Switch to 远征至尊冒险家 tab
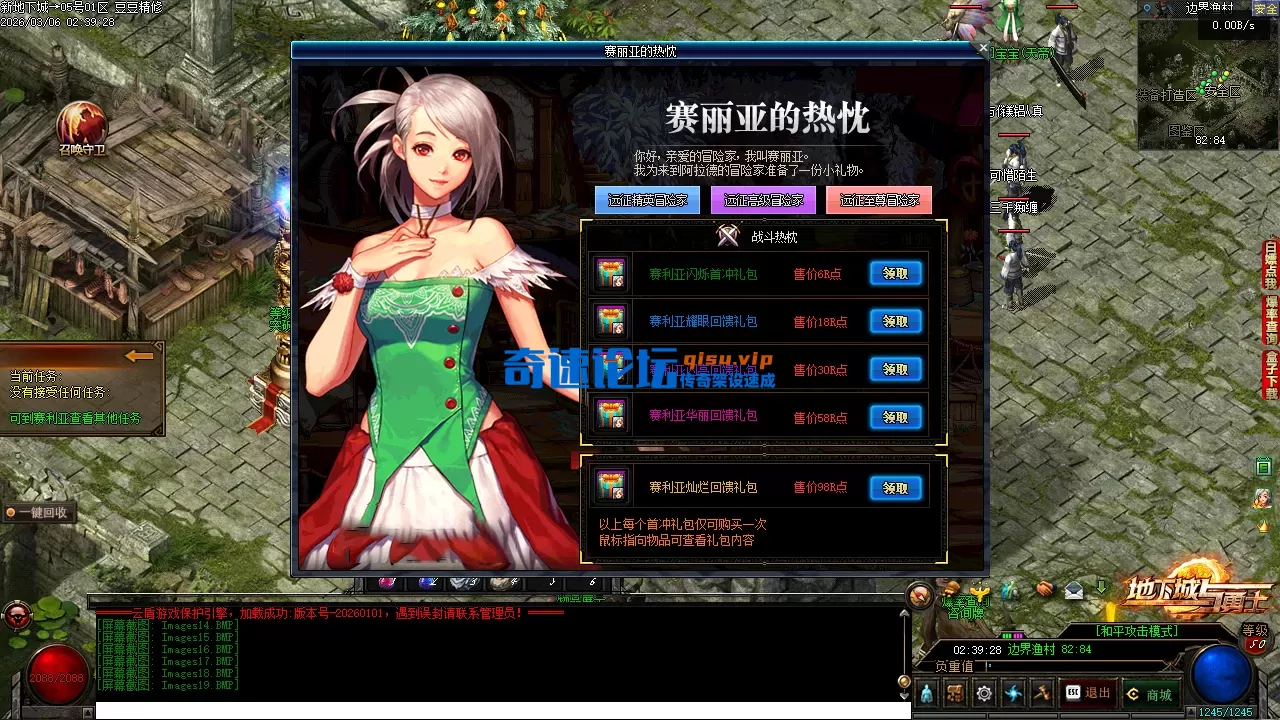Viewport: 1280px width, 720px height. [x=879, y=200]
